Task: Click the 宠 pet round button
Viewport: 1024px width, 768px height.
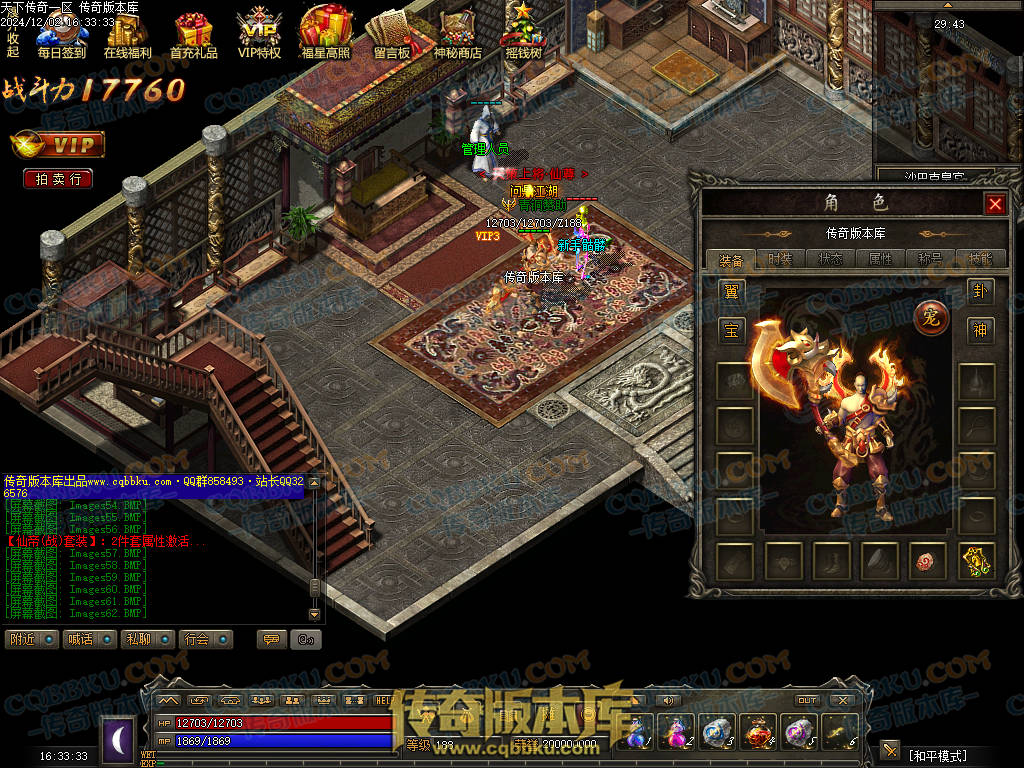Action: point(929,317)
